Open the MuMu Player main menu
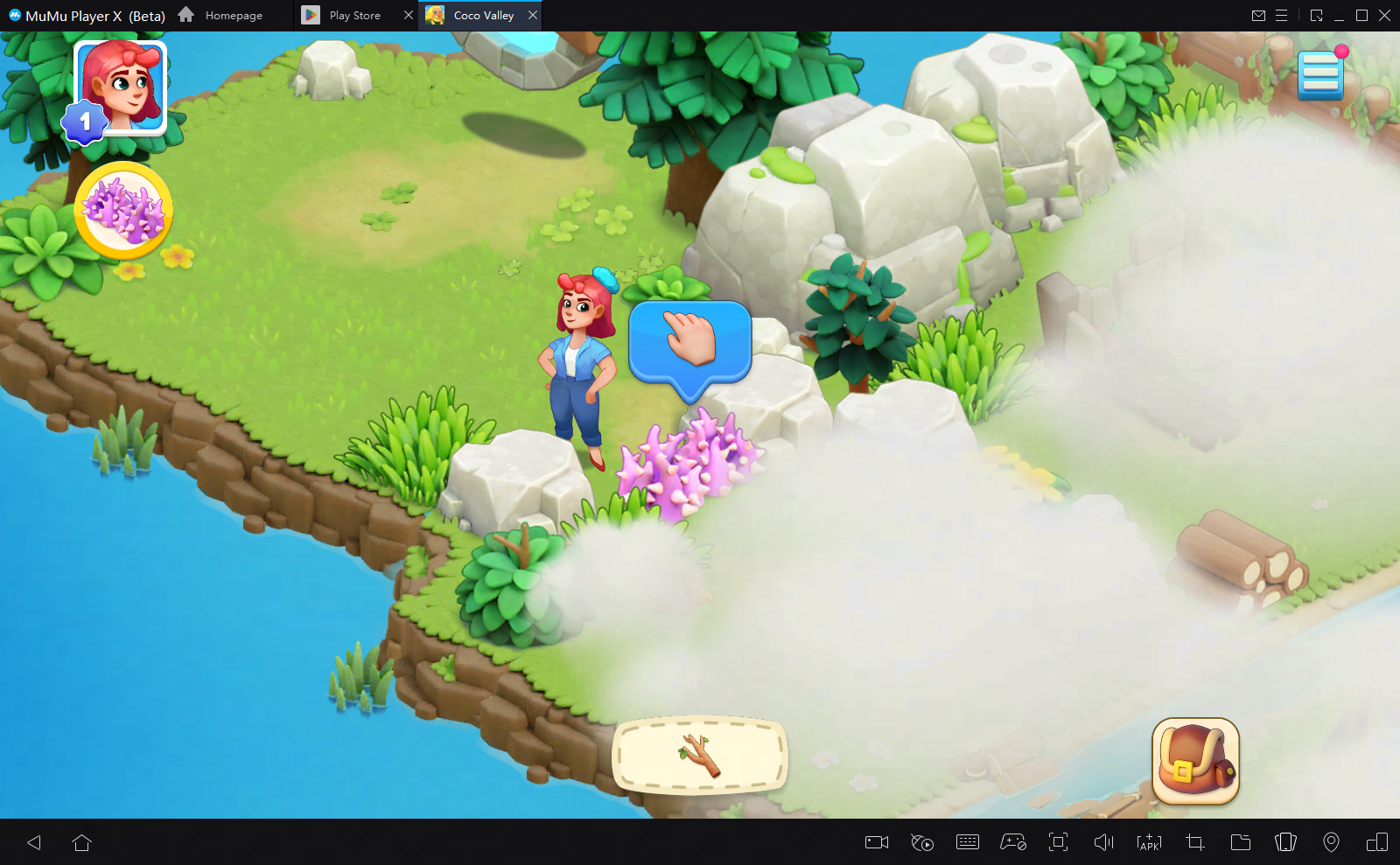1400x865 pixels. [1283, 15]
